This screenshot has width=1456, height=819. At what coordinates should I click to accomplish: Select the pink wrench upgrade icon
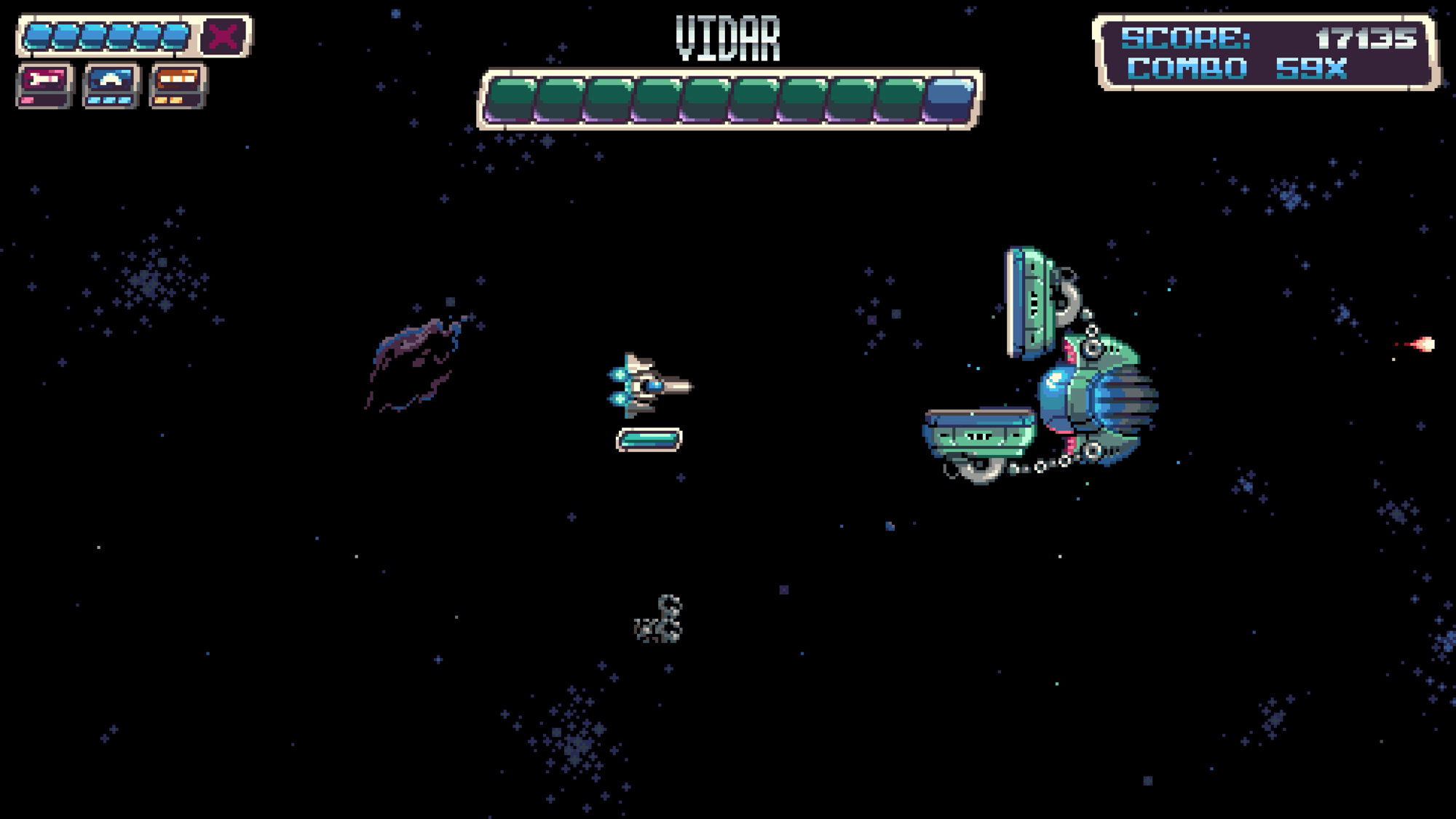click(44, 85)
